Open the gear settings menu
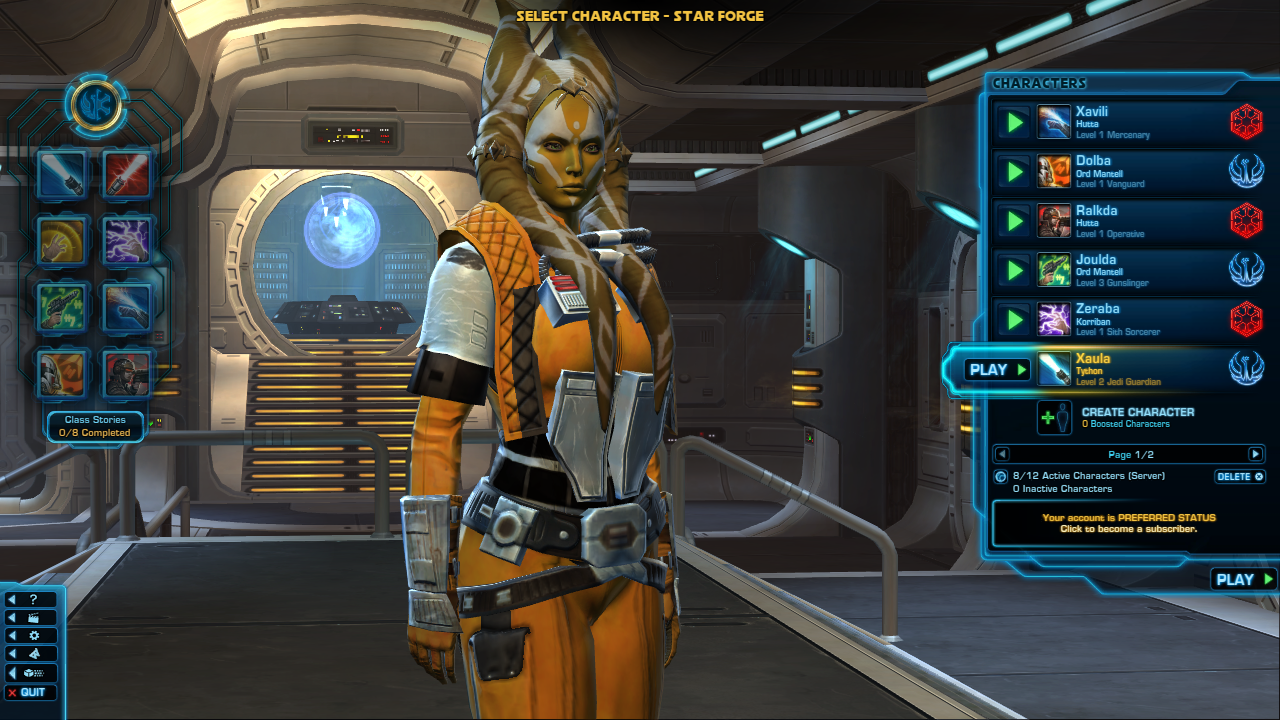Image resolution: width=1280 pixels, height=720 pixels. (31, 635)
